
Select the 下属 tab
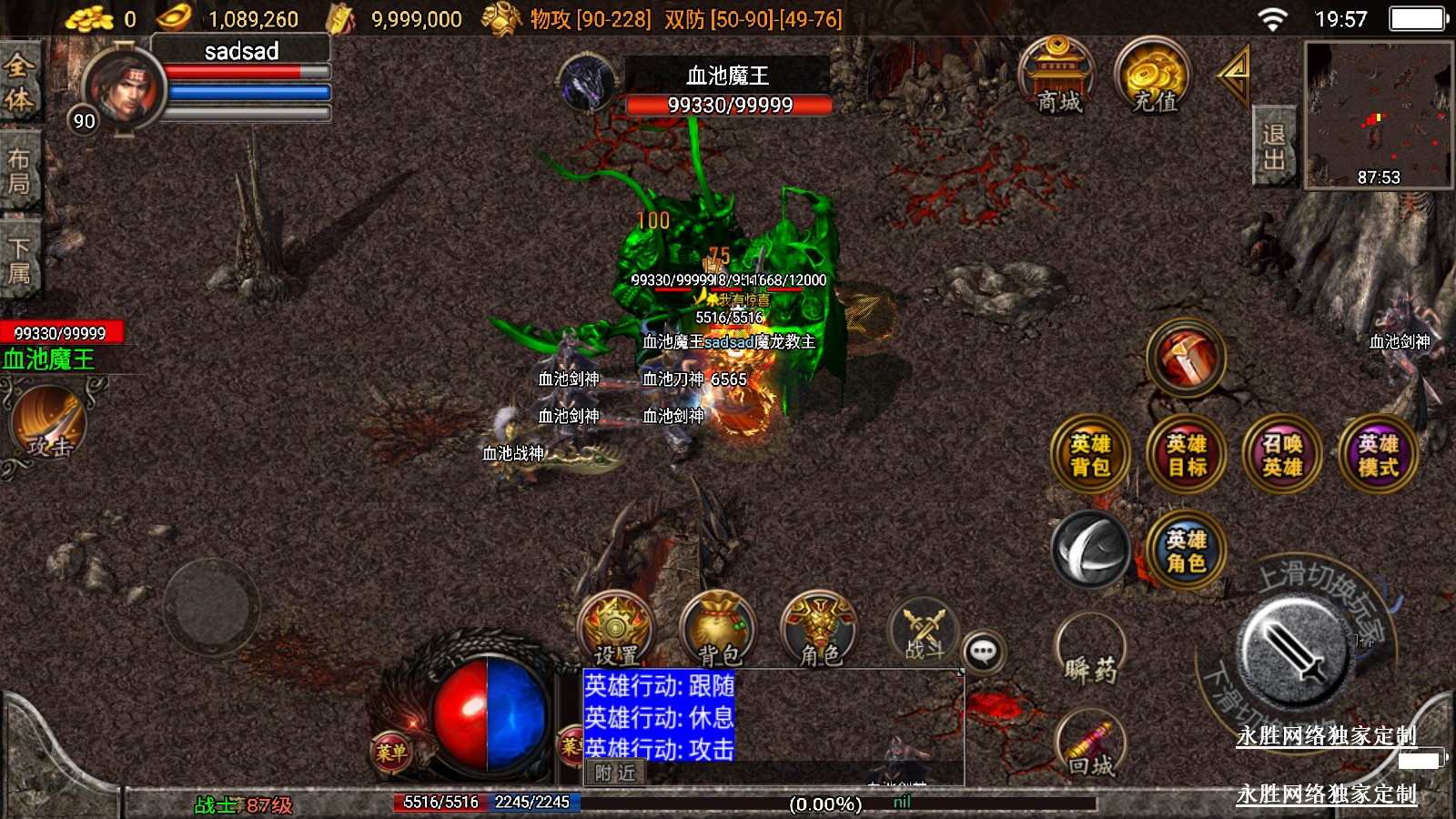(x=19, y=260)
